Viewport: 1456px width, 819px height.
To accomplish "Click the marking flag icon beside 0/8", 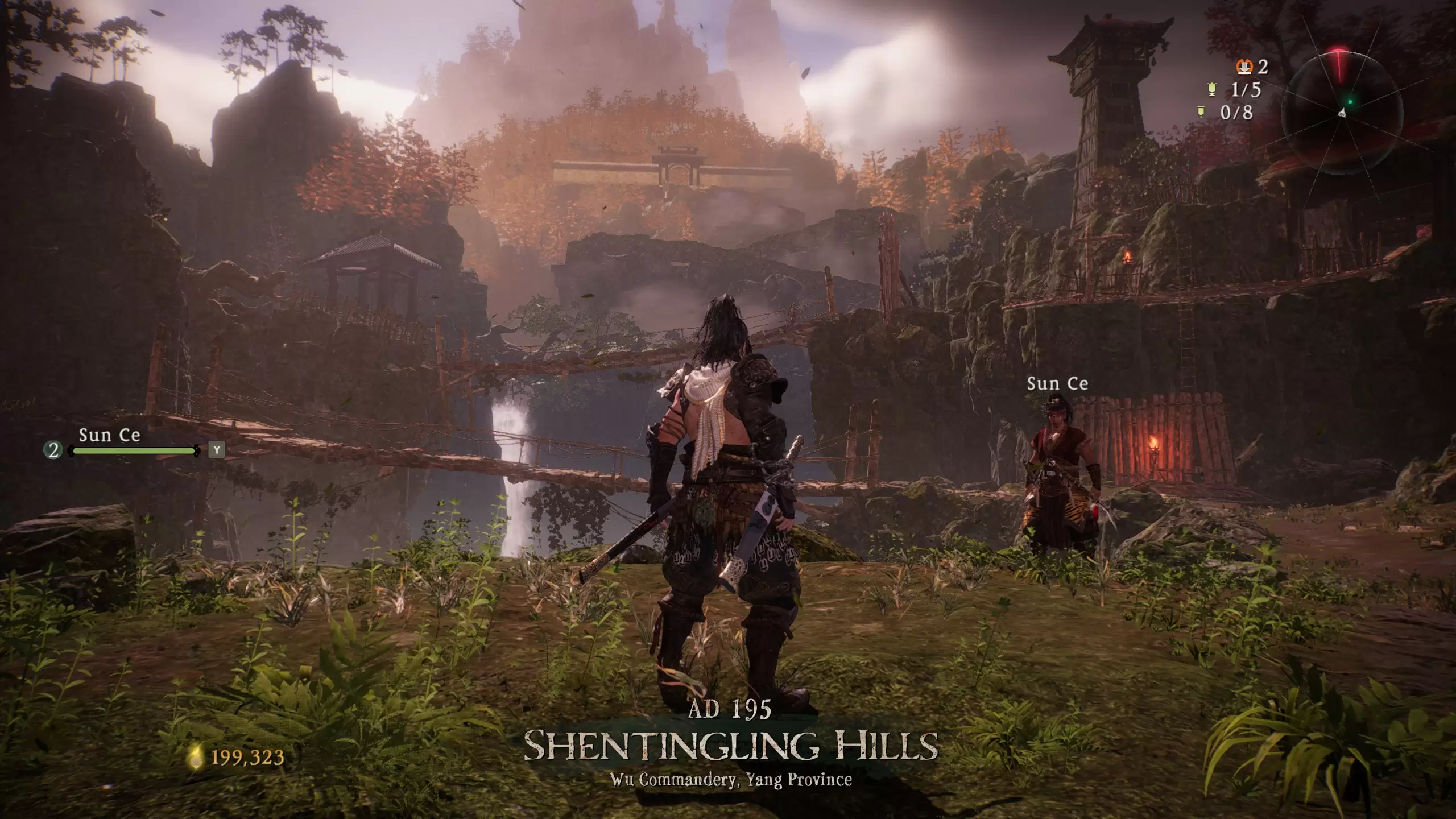I will pos(1202,112).
